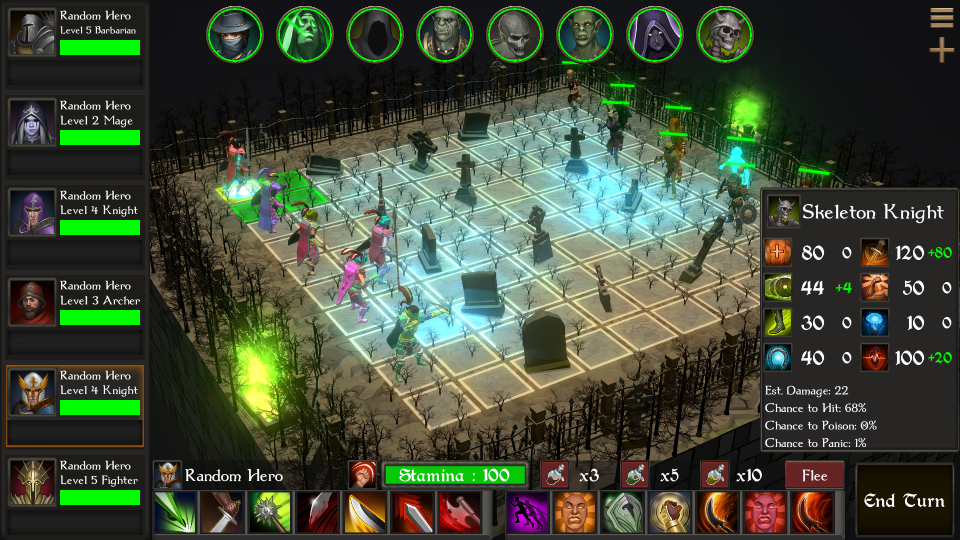Screen dimensions: 960x540
Task: End the current turn
Action: coord(905,500)
